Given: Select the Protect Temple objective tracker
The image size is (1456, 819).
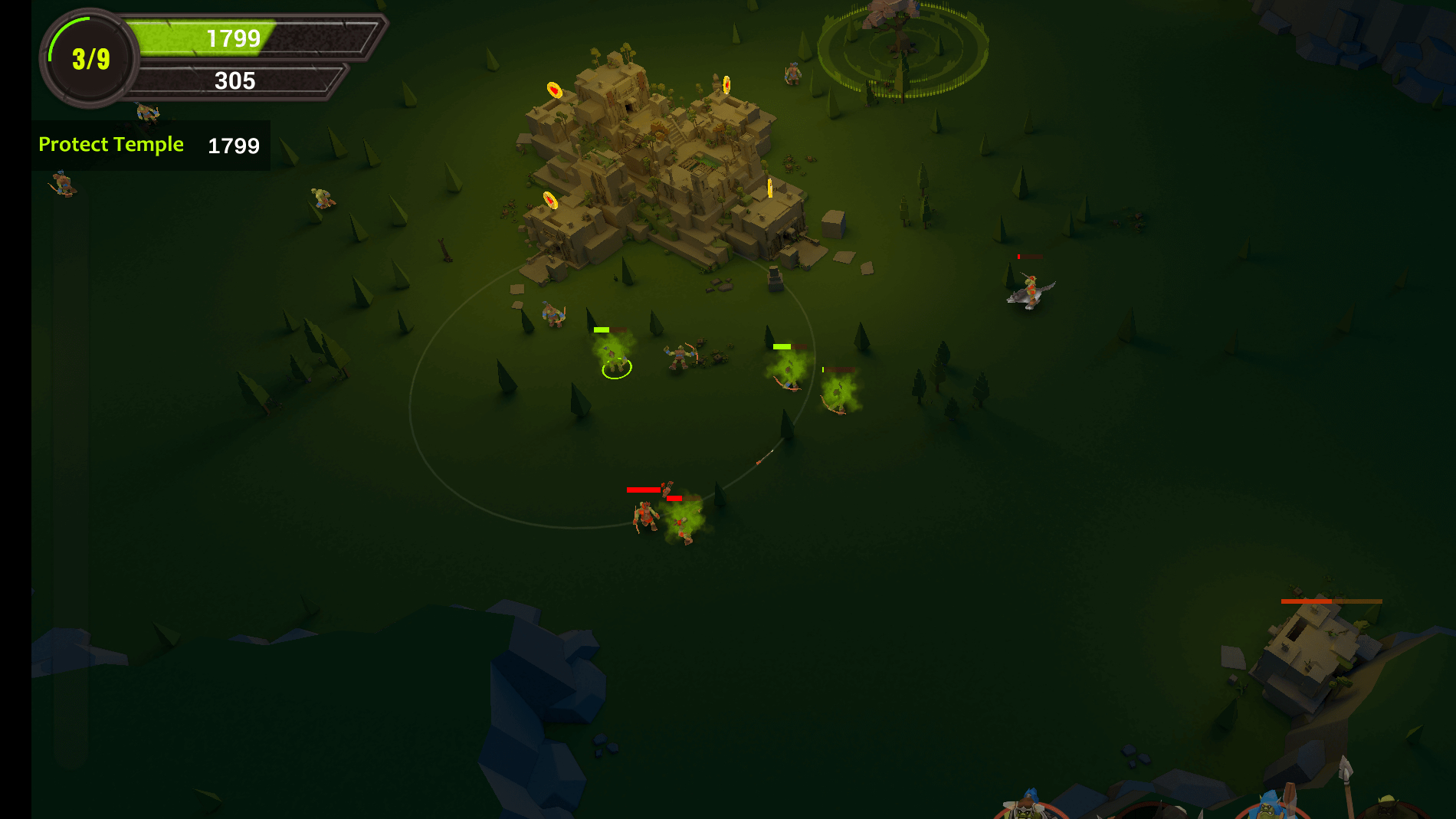Looking at the screenshot, I should tap(150, 145).
